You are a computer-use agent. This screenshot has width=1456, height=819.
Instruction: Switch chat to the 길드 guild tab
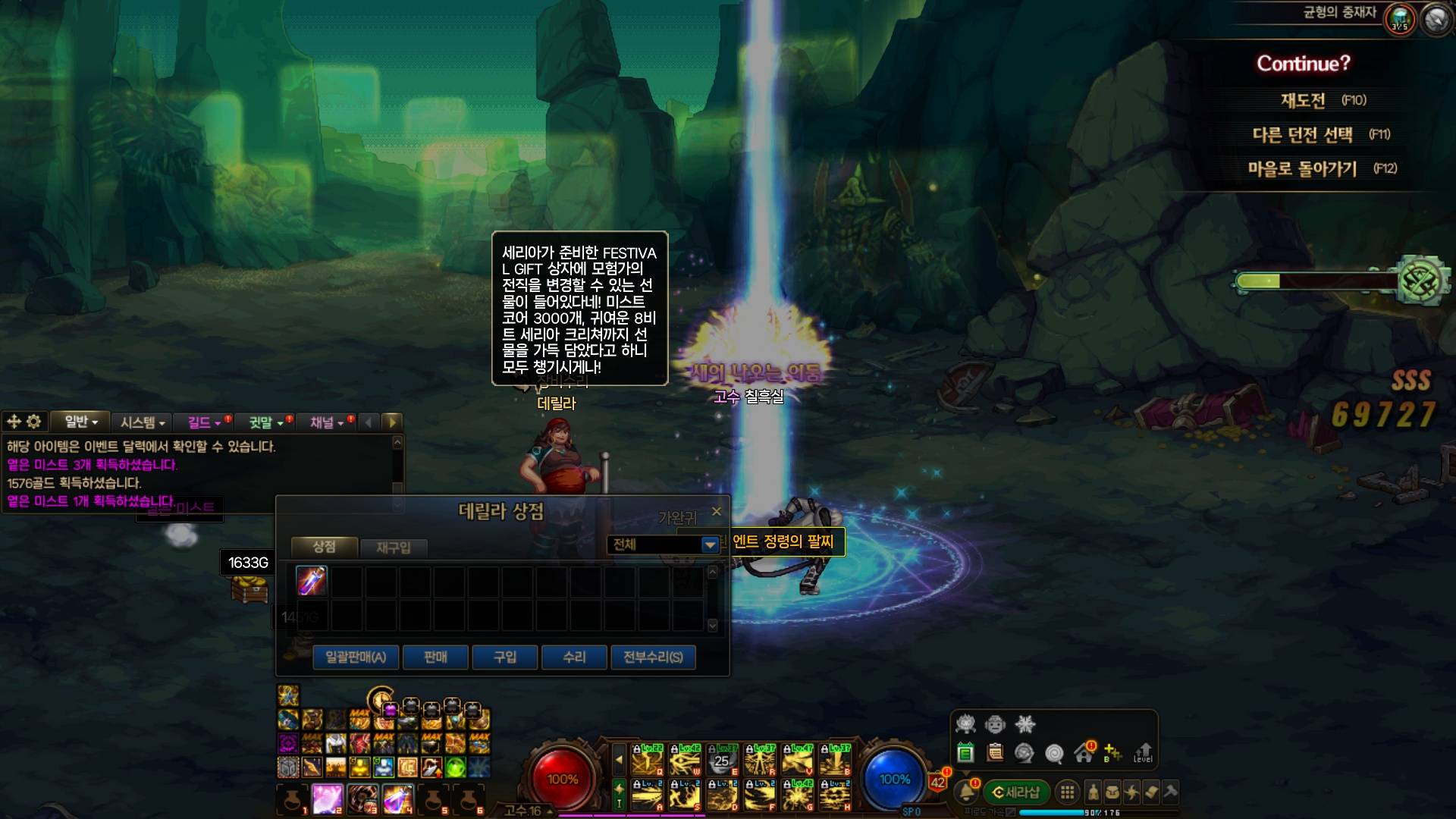tap(203, 422)
